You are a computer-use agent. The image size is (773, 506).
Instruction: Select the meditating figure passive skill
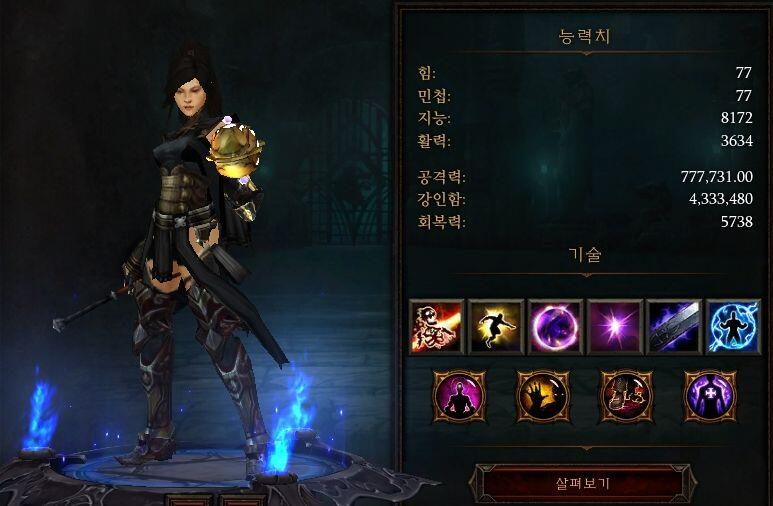pyautogui.click(x=459, y=395)
